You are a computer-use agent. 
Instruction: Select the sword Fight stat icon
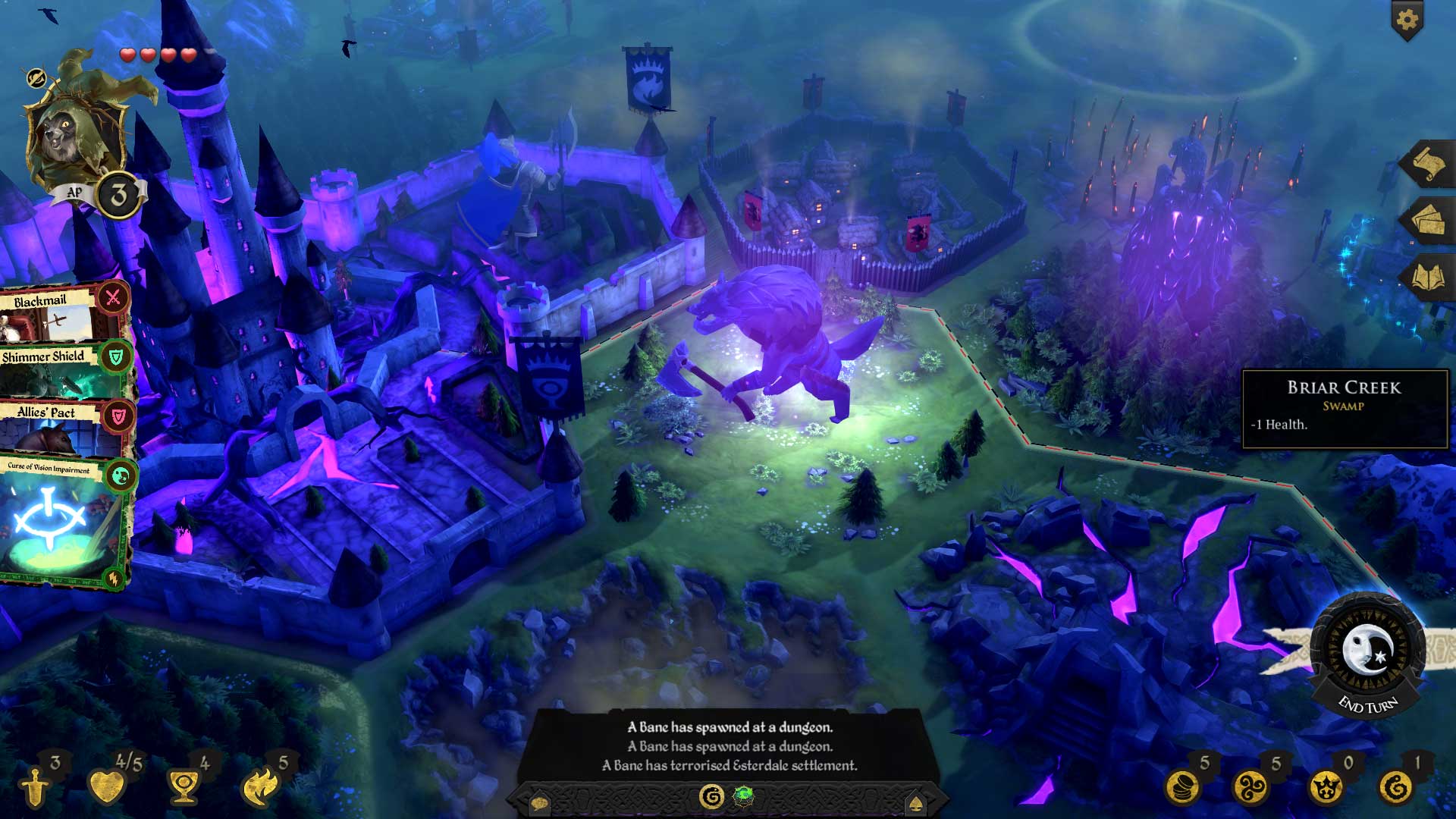[34, 789]
